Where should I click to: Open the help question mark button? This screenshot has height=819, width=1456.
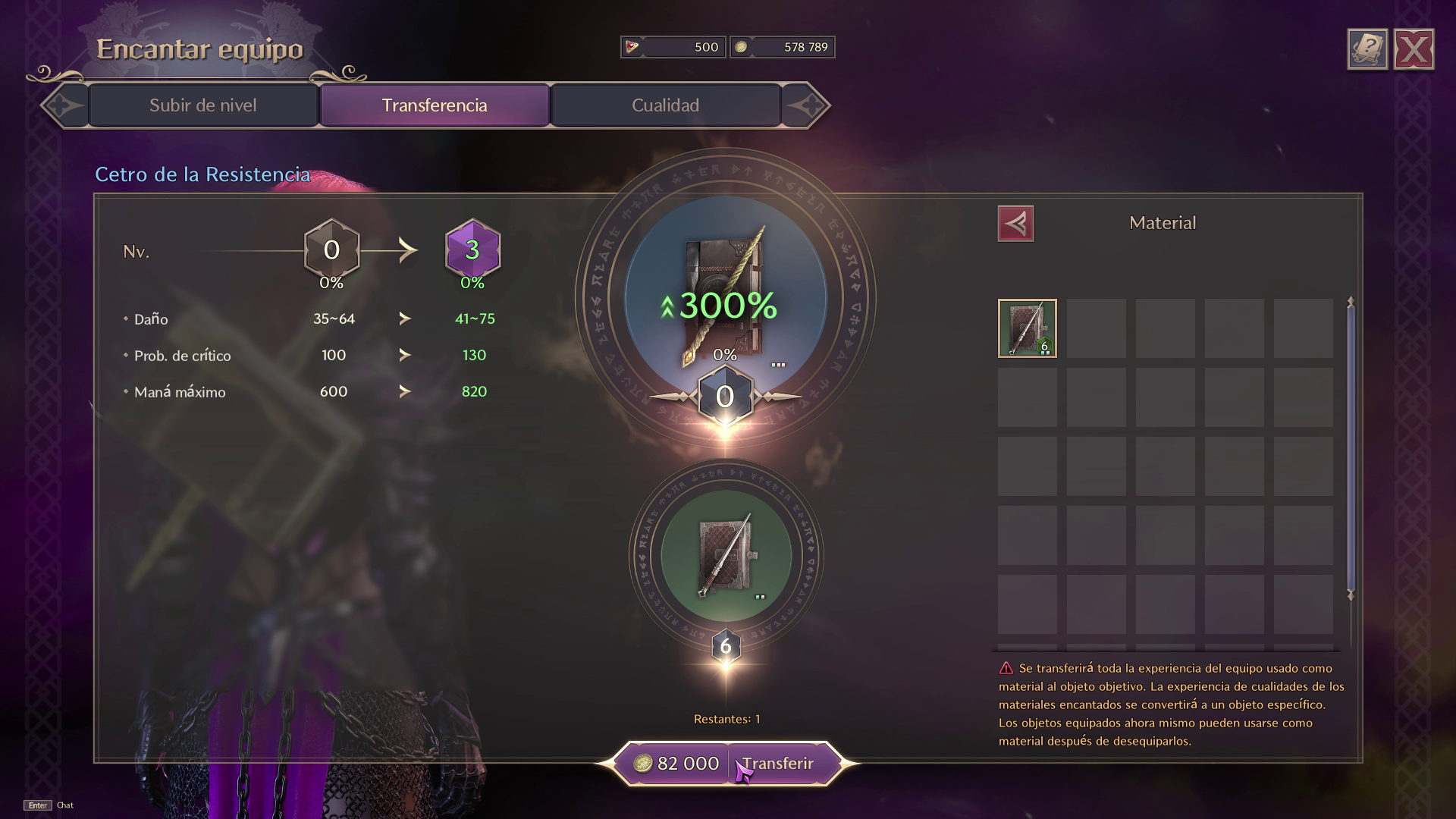tap(1367, 50)
